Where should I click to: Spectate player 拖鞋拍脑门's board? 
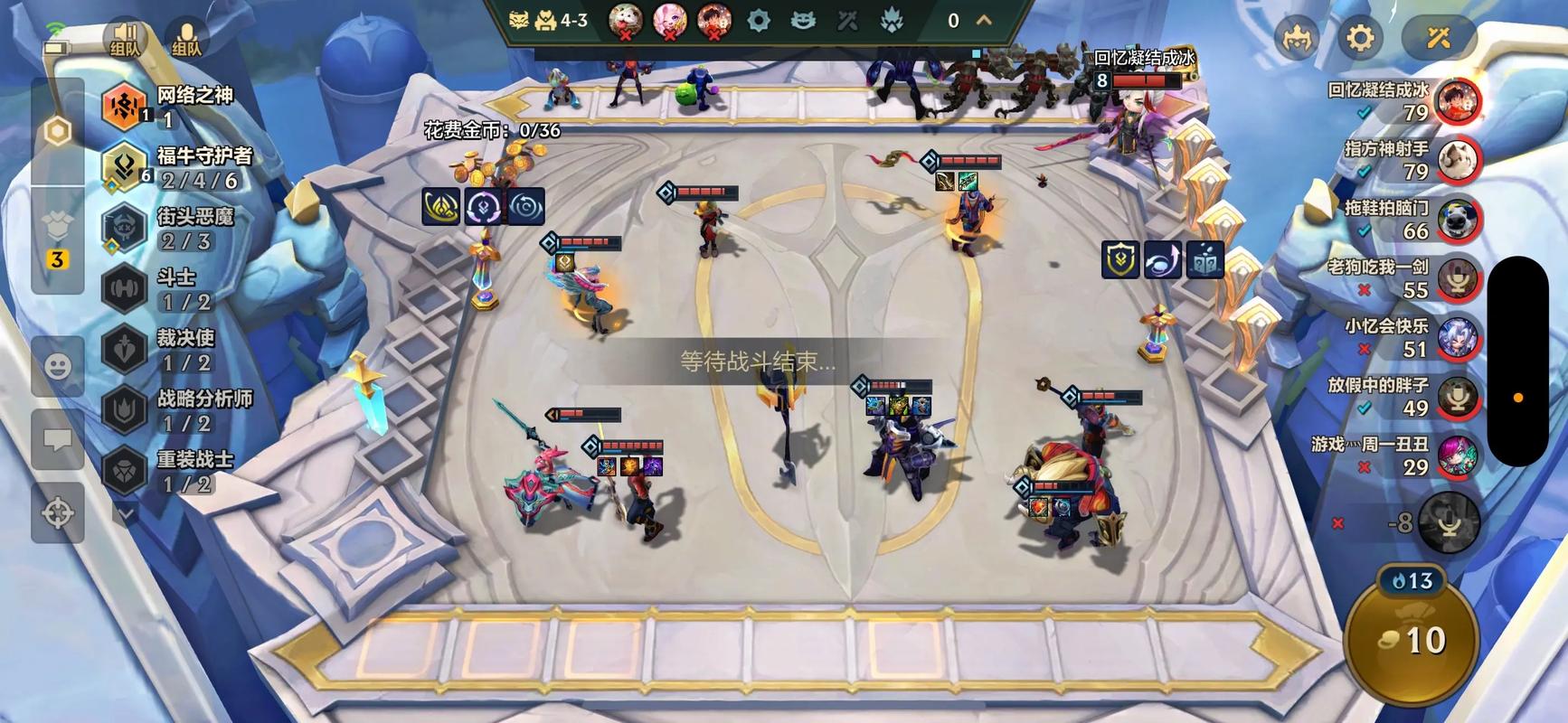[x=1456, y=221]
